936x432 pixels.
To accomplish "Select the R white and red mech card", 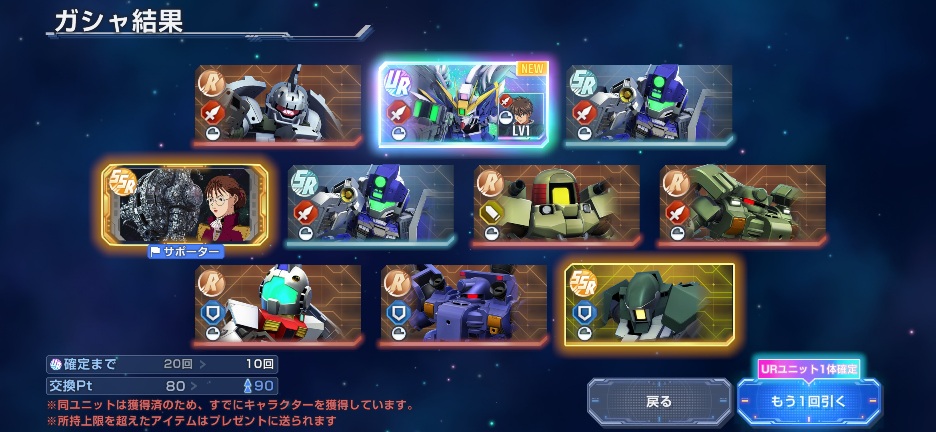I will [x=278, y=304].
